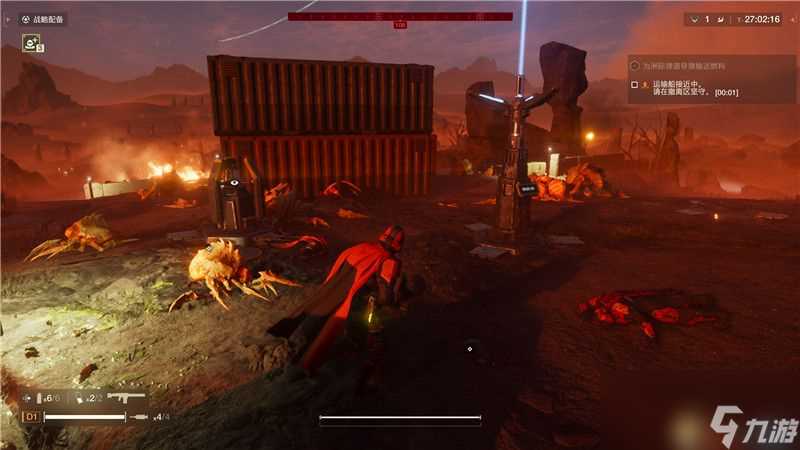Select the grenade icon in weapon panel
Screen dimensions: 800x450
(x=81, y=398)
